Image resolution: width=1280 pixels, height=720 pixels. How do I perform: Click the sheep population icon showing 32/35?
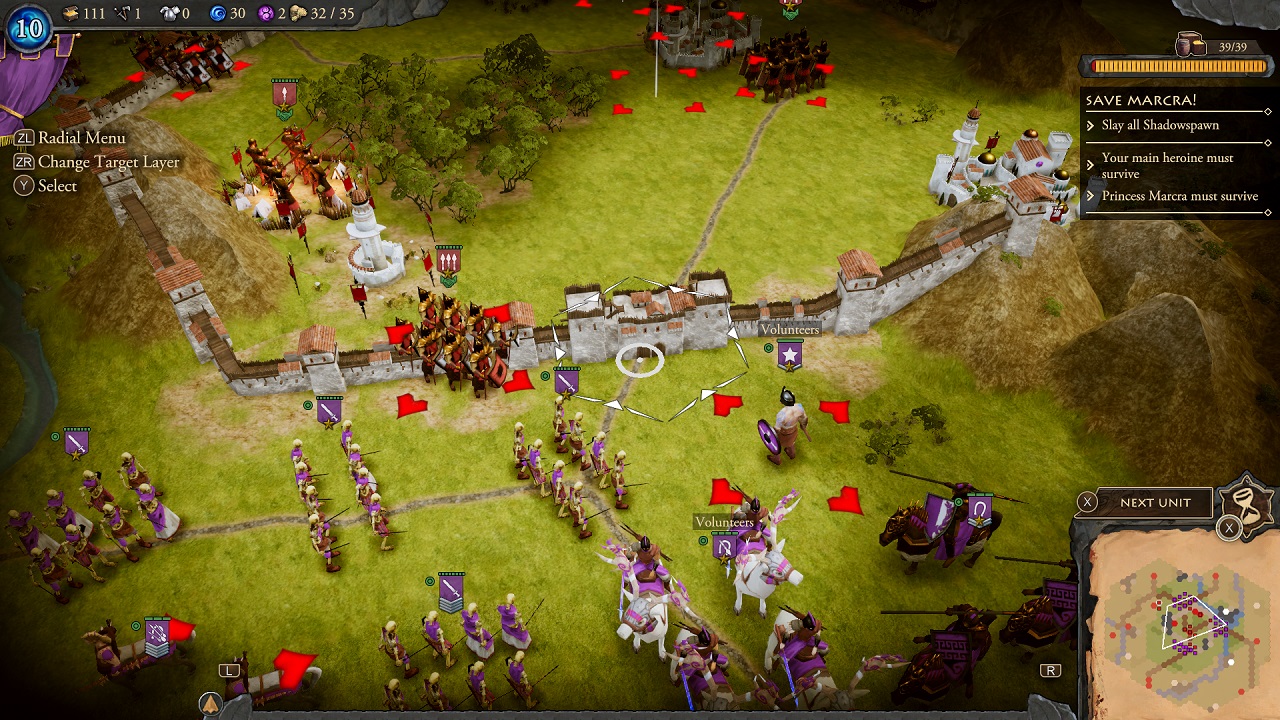point(300,13)
